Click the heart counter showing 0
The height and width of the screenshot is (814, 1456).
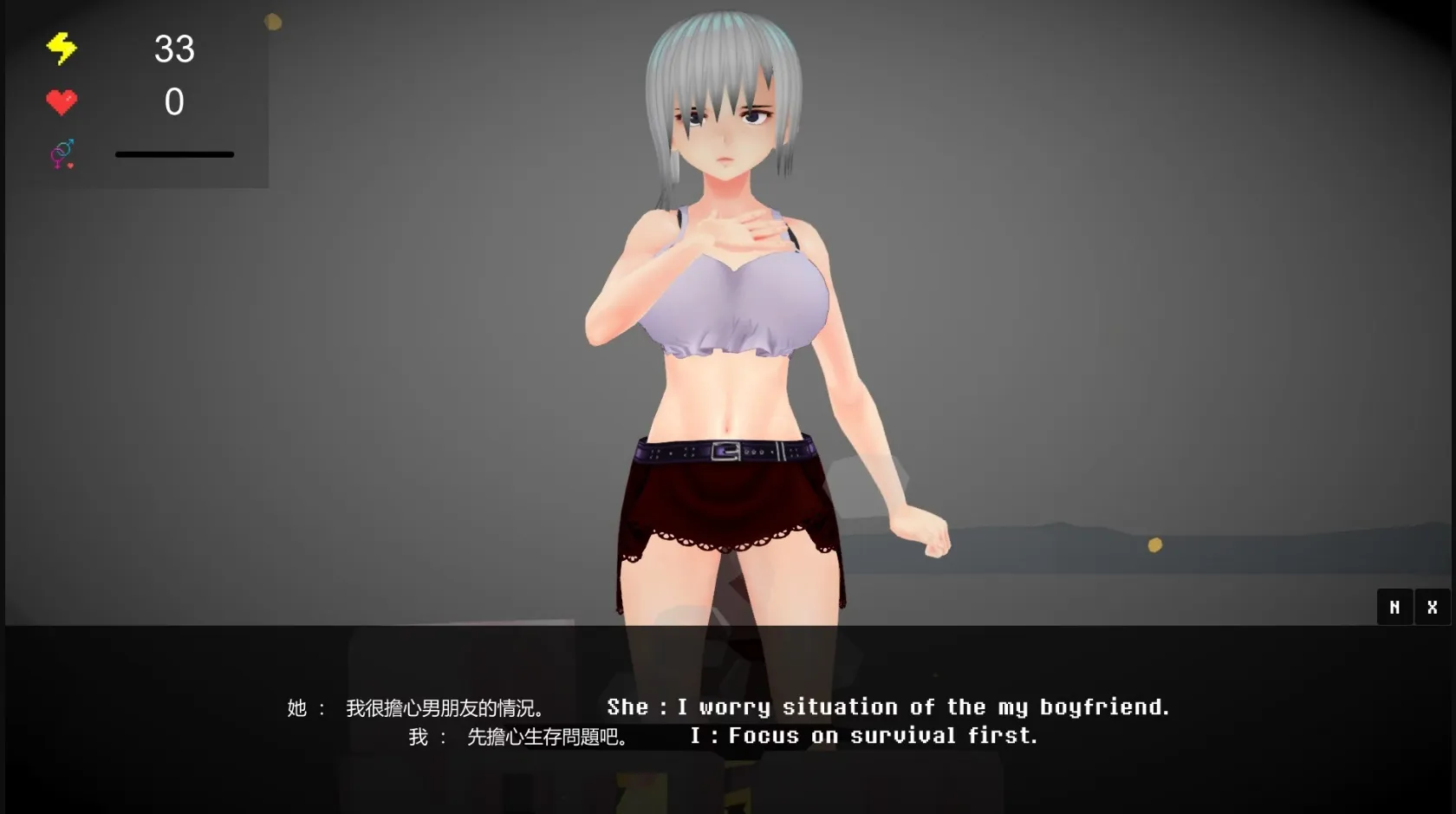174,102
